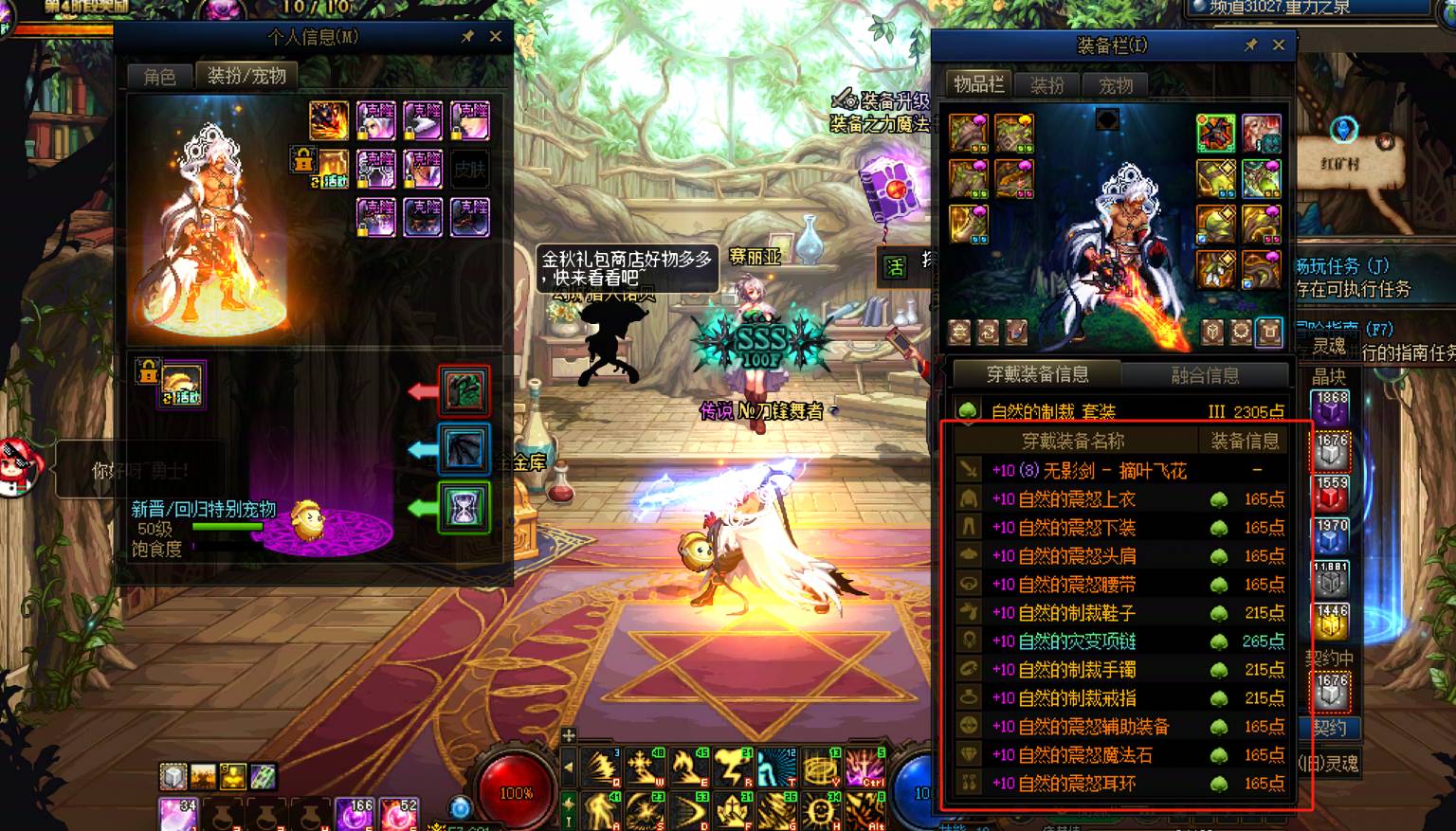This screenshot has height=831, width=1456.
Task: Close the 个人信息 window
Action: click(x=495, y=37)
